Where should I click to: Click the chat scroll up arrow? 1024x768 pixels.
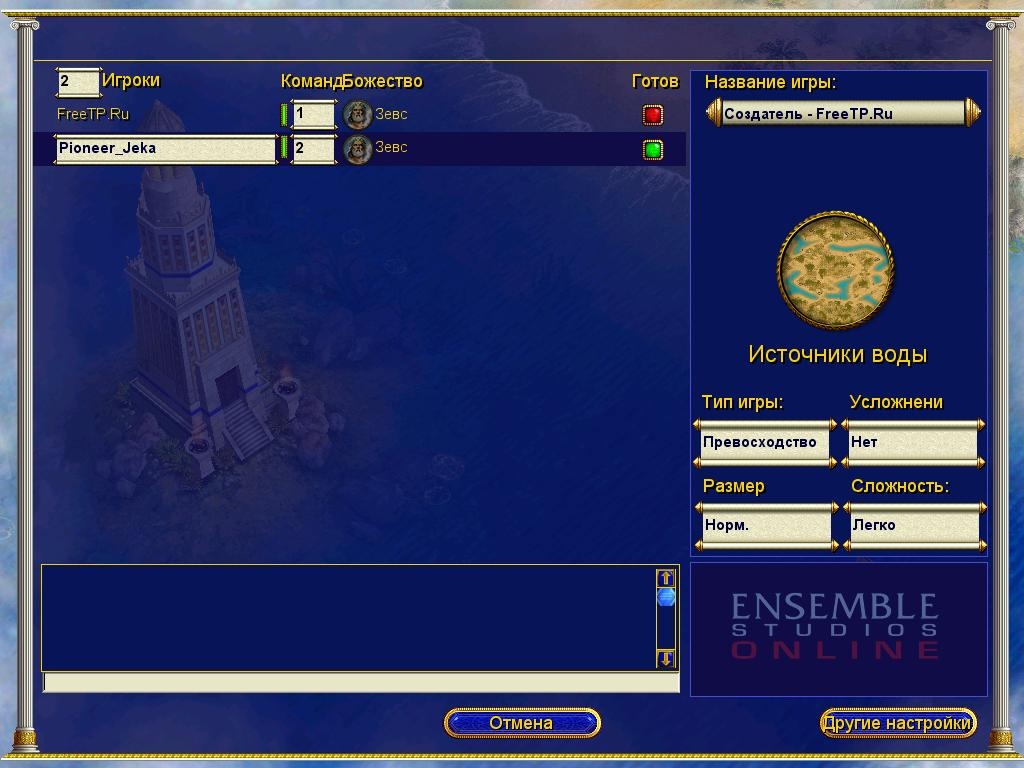click(x=666, y=578)
